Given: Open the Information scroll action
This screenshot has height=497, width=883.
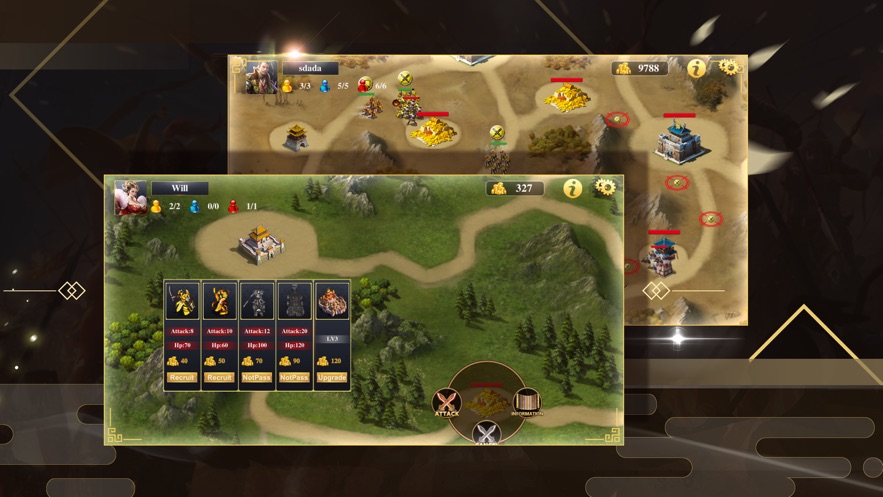Looking at the screenshot, I should 527,403.
